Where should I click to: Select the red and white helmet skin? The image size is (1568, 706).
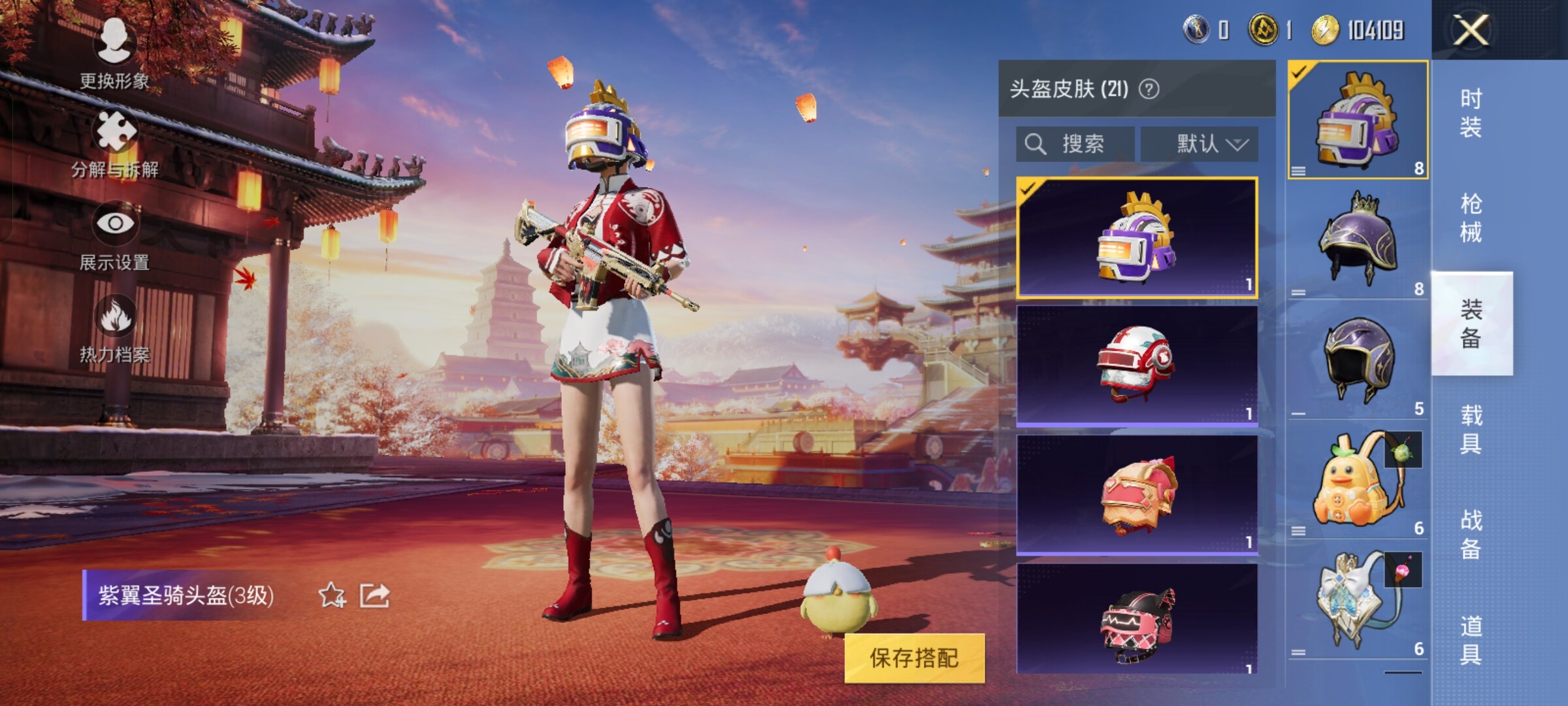(x=1137, y=365)
